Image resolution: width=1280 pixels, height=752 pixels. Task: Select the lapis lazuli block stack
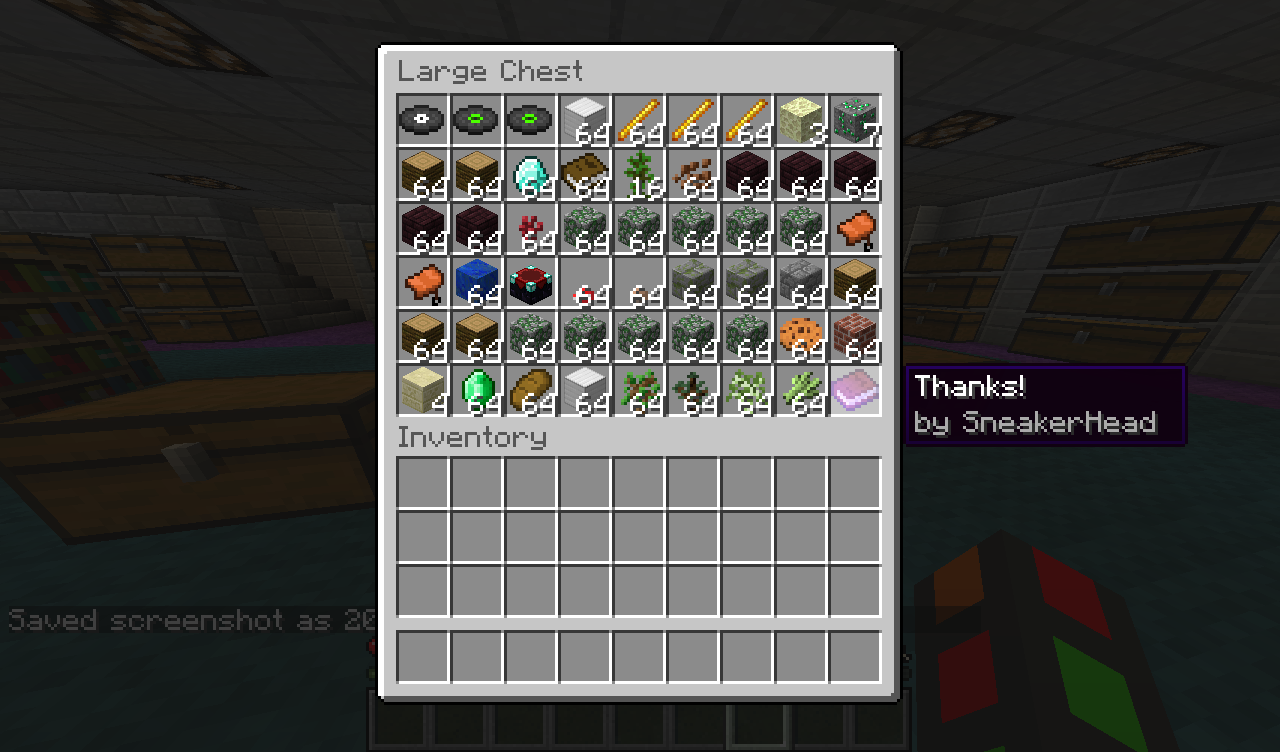point(476,282)
